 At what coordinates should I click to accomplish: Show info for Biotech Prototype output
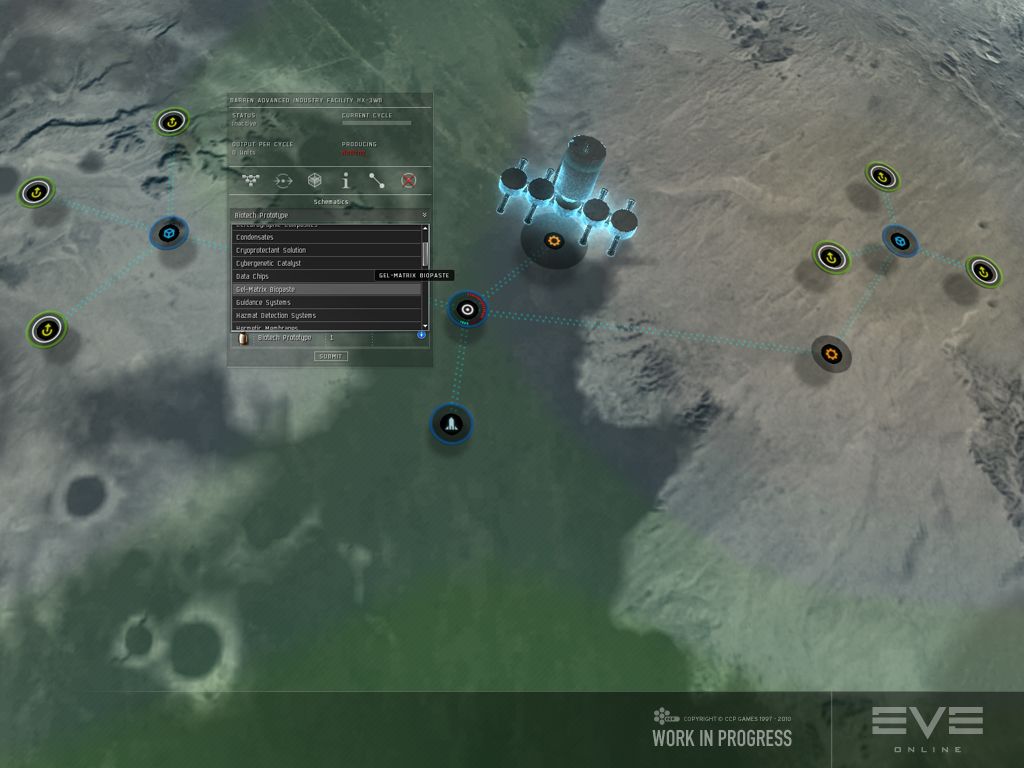click(x=421, y=335)
